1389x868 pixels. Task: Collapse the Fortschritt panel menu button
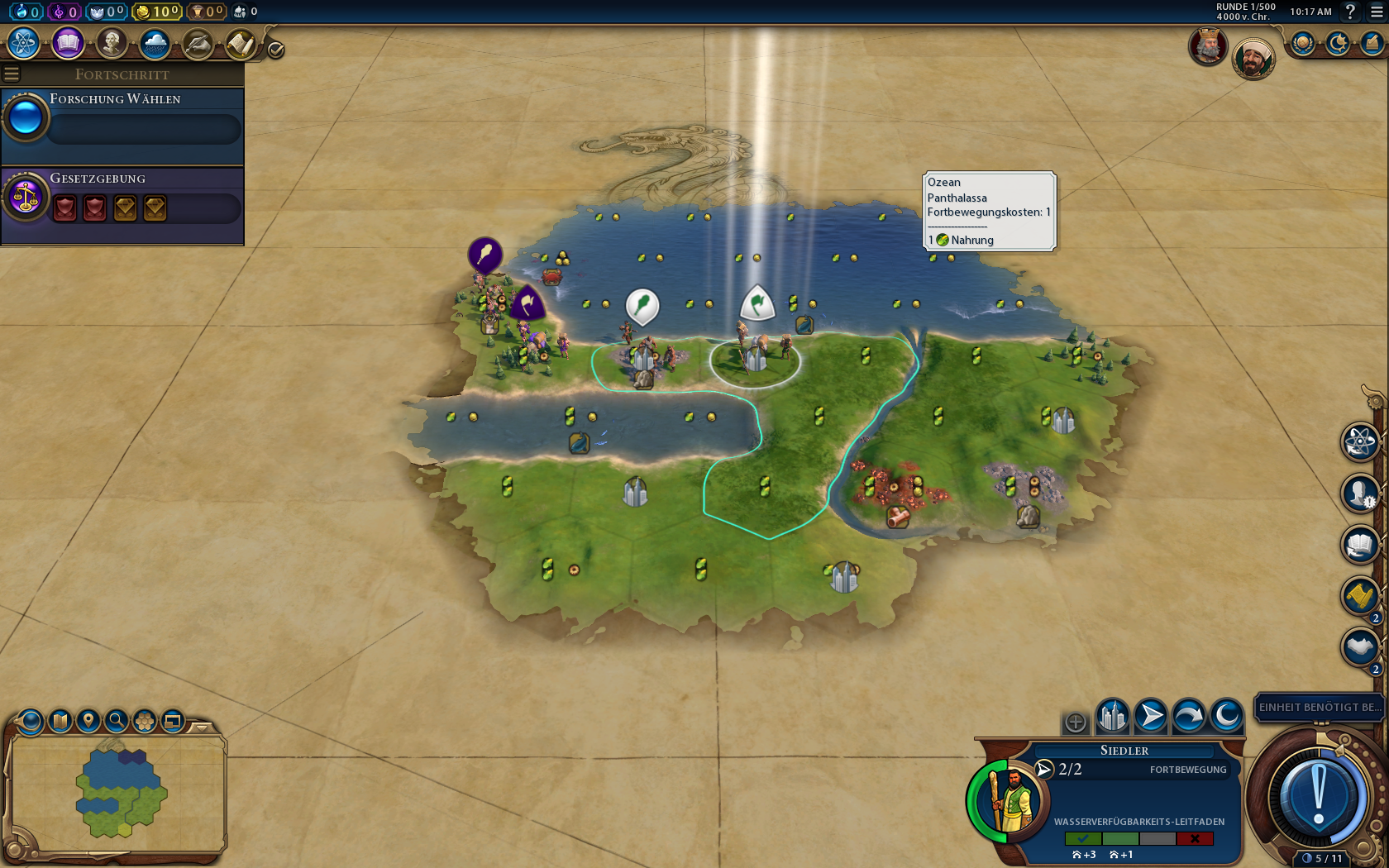coord(12,74)
